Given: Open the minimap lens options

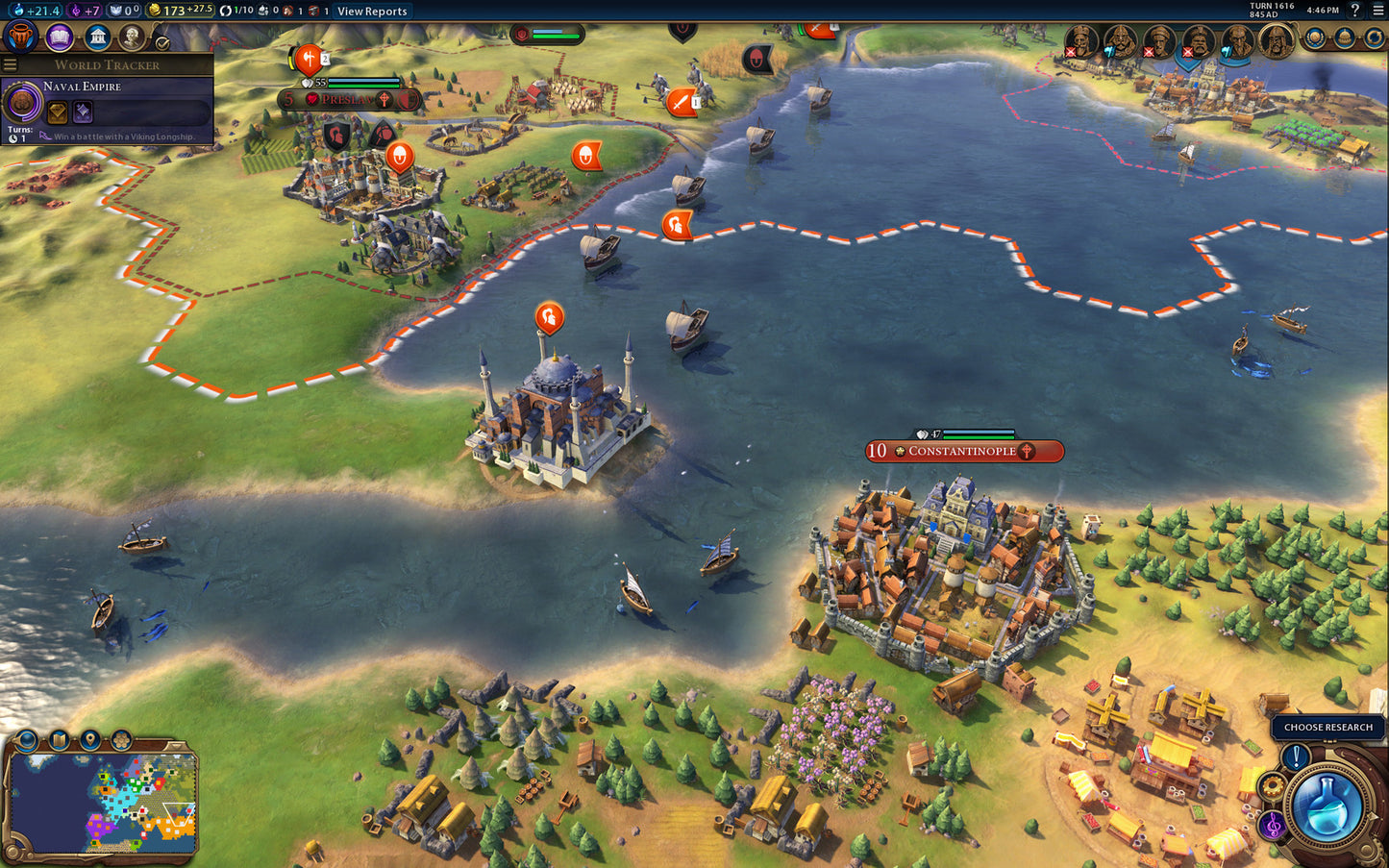Looking at the screenshot, I should point(25,740).
